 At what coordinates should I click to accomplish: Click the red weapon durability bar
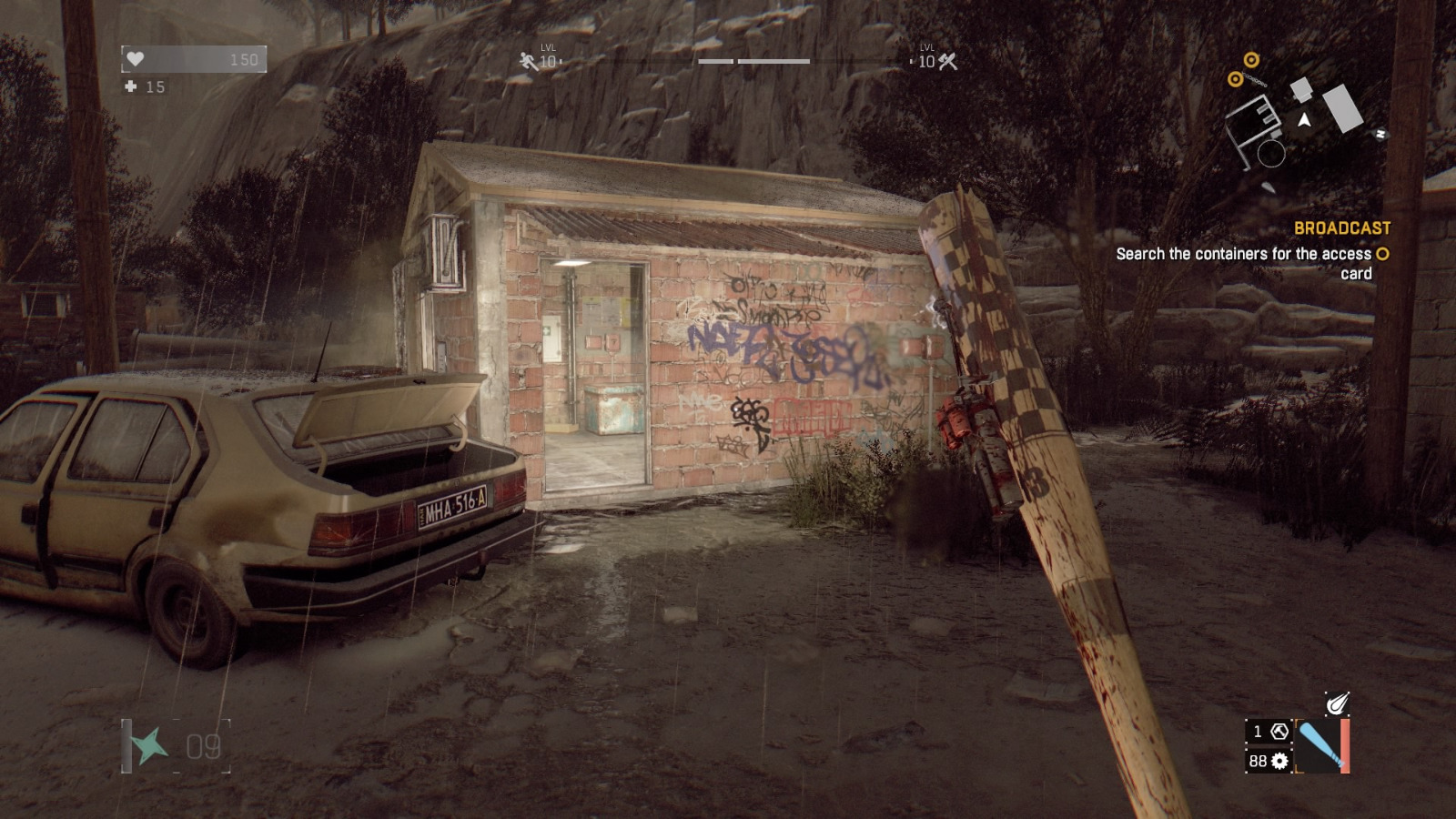1345,744
